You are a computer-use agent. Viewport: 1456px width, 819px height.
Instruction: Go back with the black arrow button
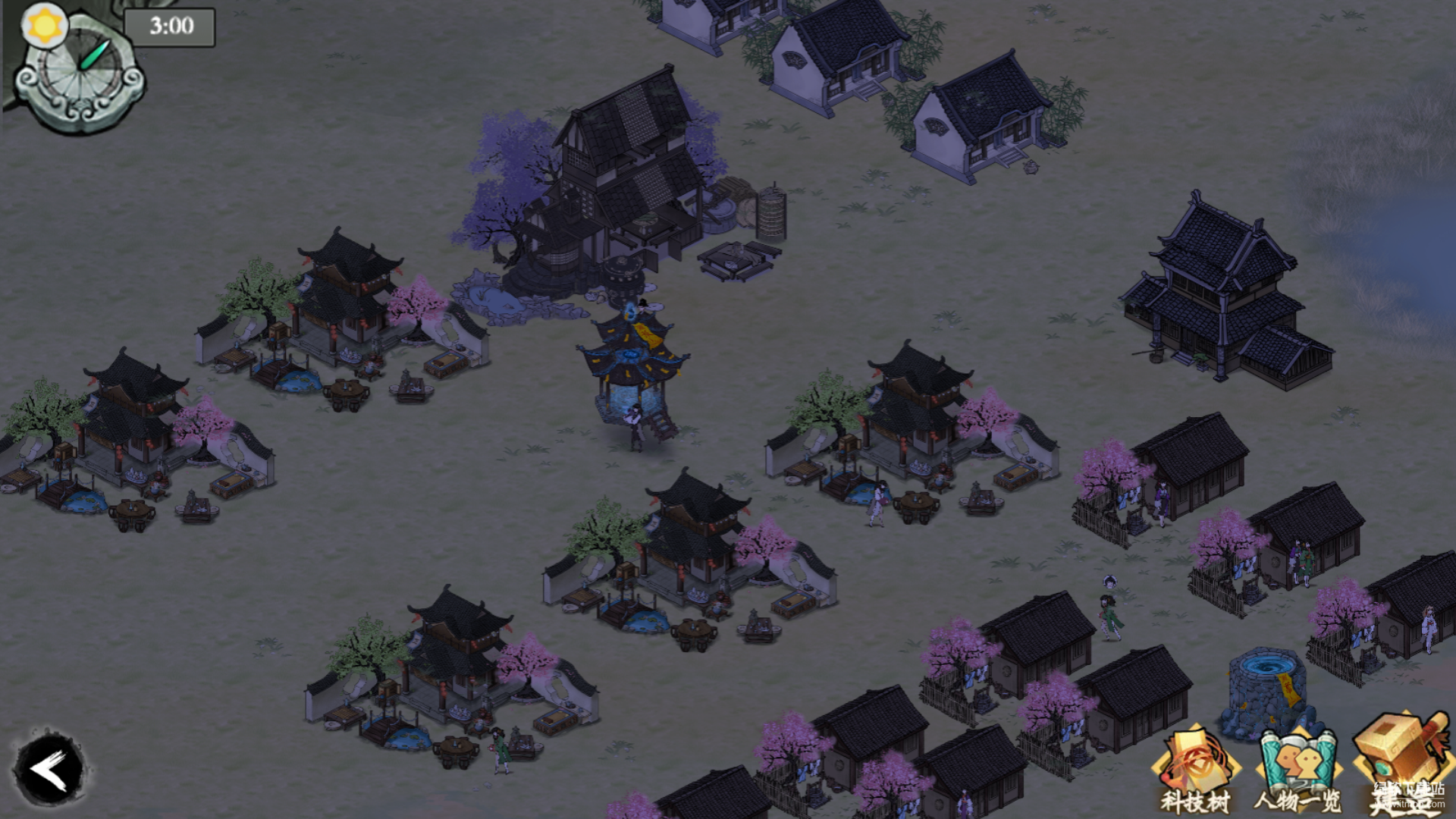50,770
